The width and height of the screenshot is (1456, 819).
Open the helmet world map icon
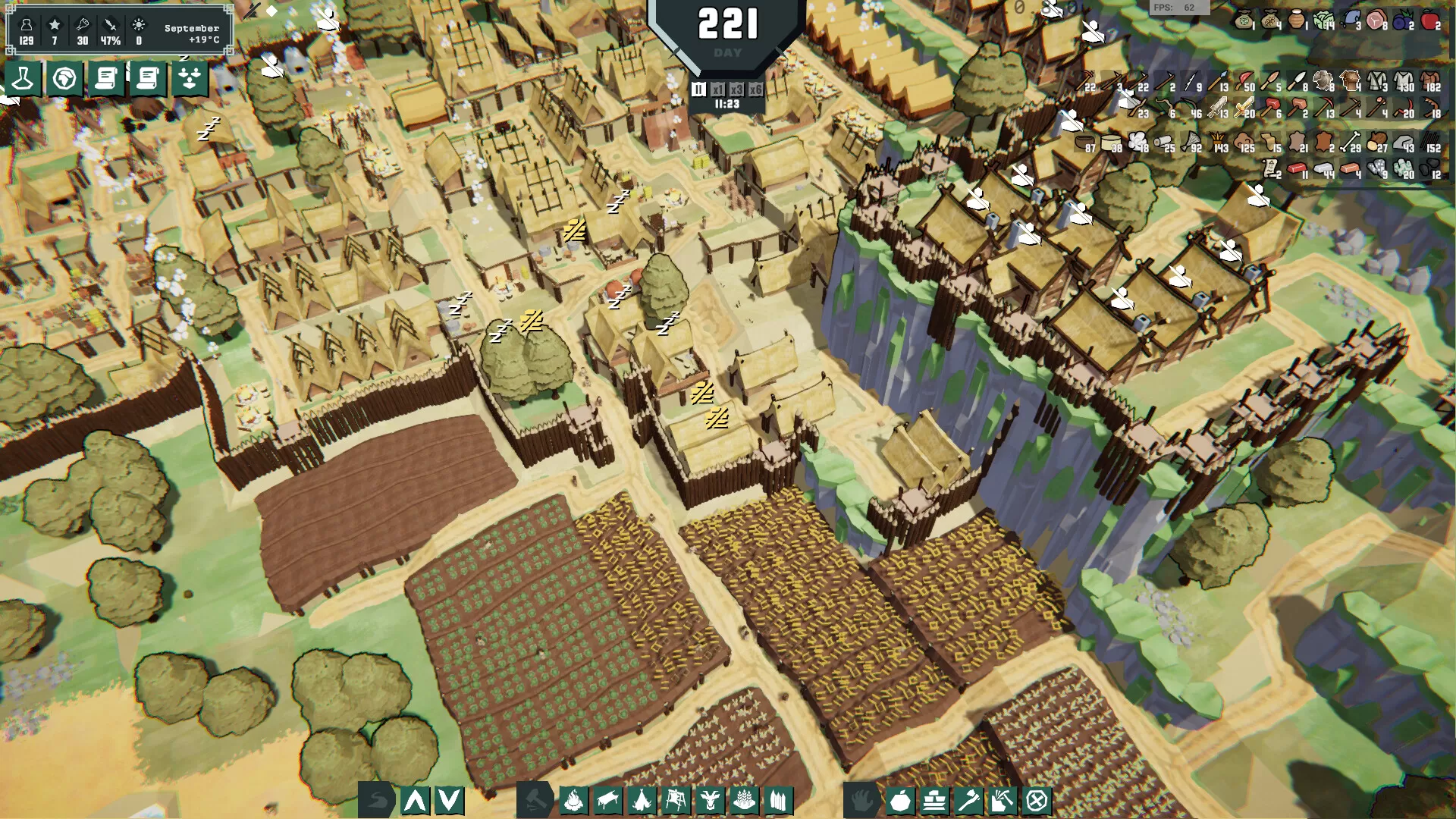pos(64,78)
